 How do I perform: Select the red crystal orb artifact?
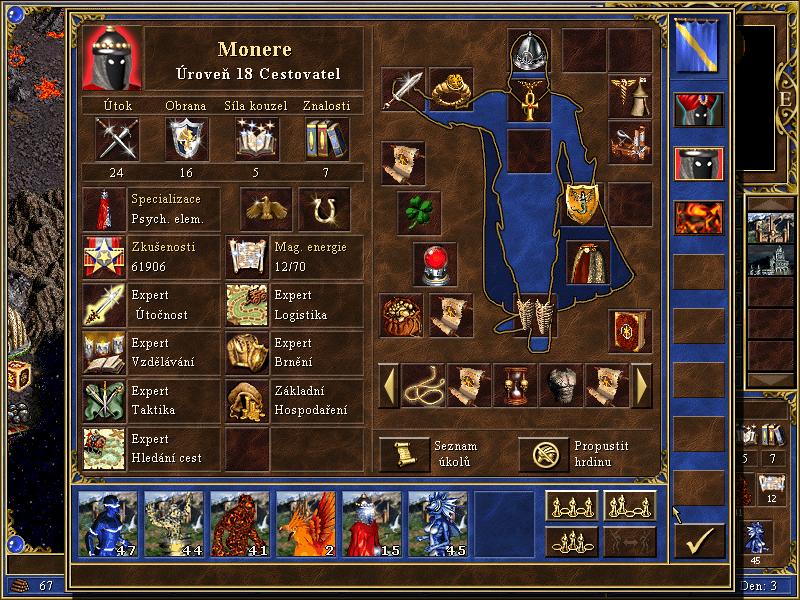click(x=435, y=263)
